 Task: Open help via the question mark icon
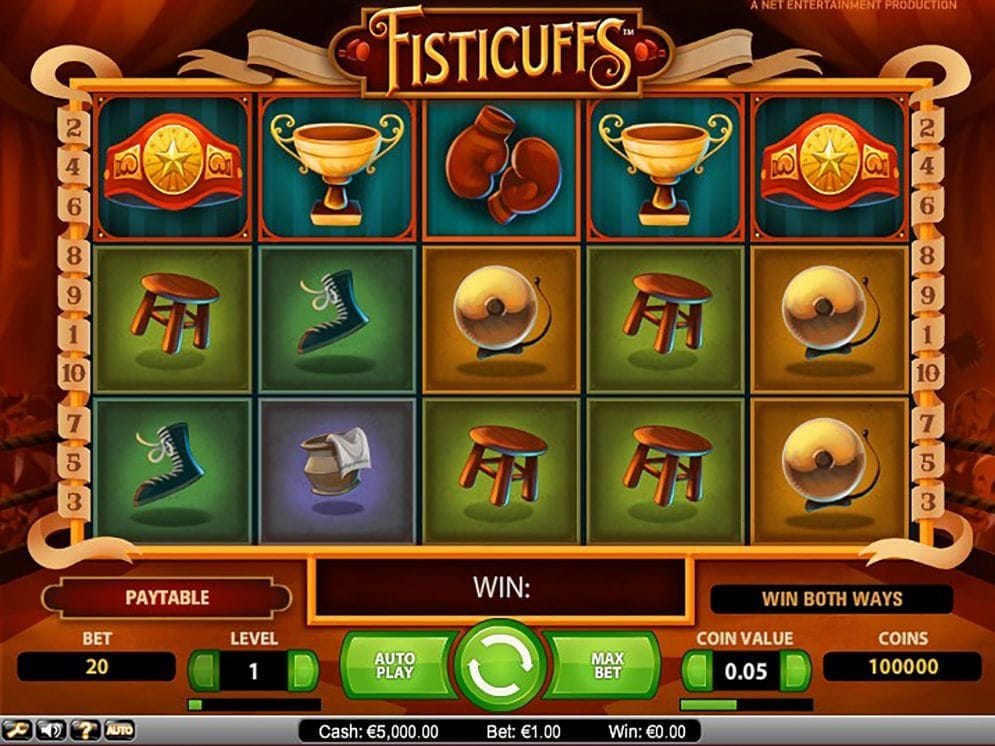click(85, 731)
